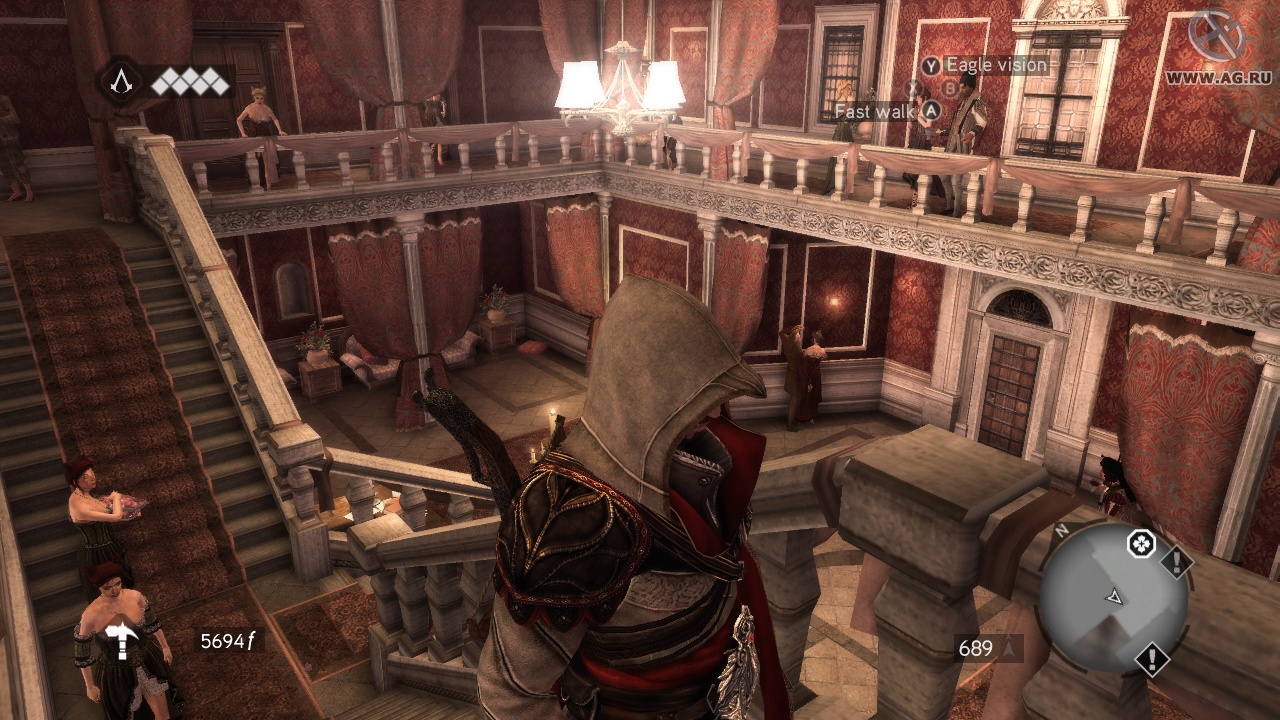Click the minimap's north compass indicator
Screen dimensions: 1280x720
tap(1060, 531)
